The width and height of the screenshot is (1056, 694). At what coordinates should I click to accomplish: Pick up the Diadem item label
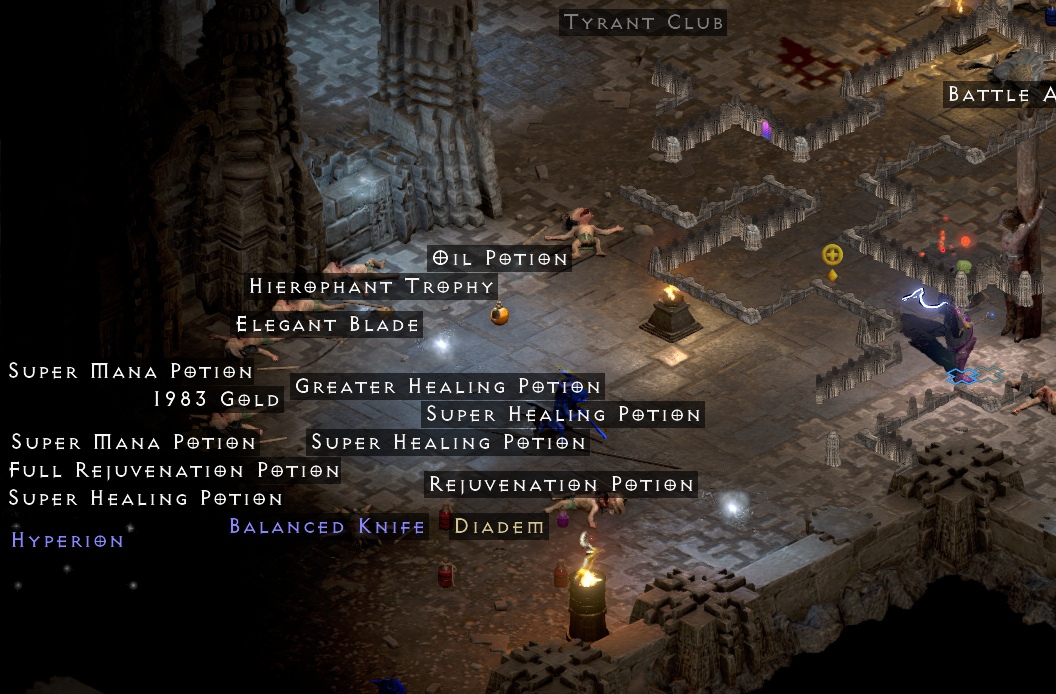click(x=499, y=526)
